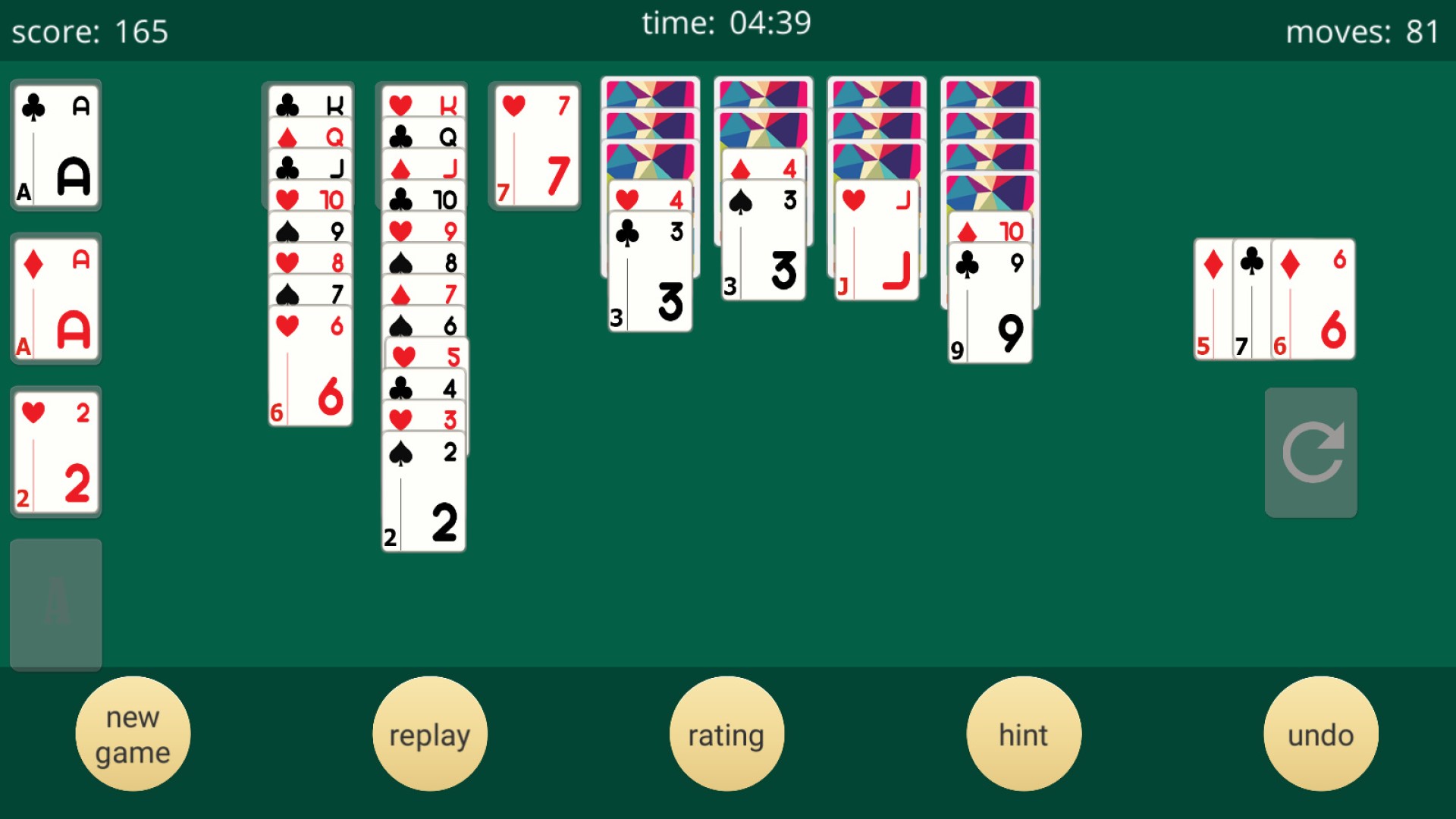The width and height of the screenshot is (1456, 819).
Task: Undo the last move
Action: pyautogui.click(x=1320, y=732)
